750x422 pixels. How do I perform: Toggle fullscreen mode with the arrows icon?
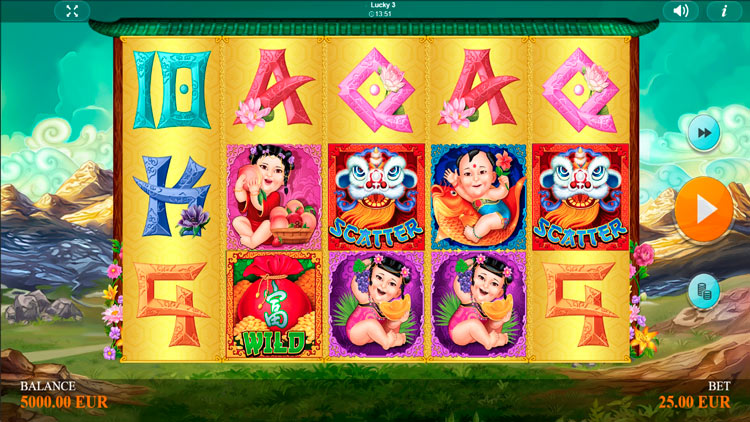click(72, 11)
